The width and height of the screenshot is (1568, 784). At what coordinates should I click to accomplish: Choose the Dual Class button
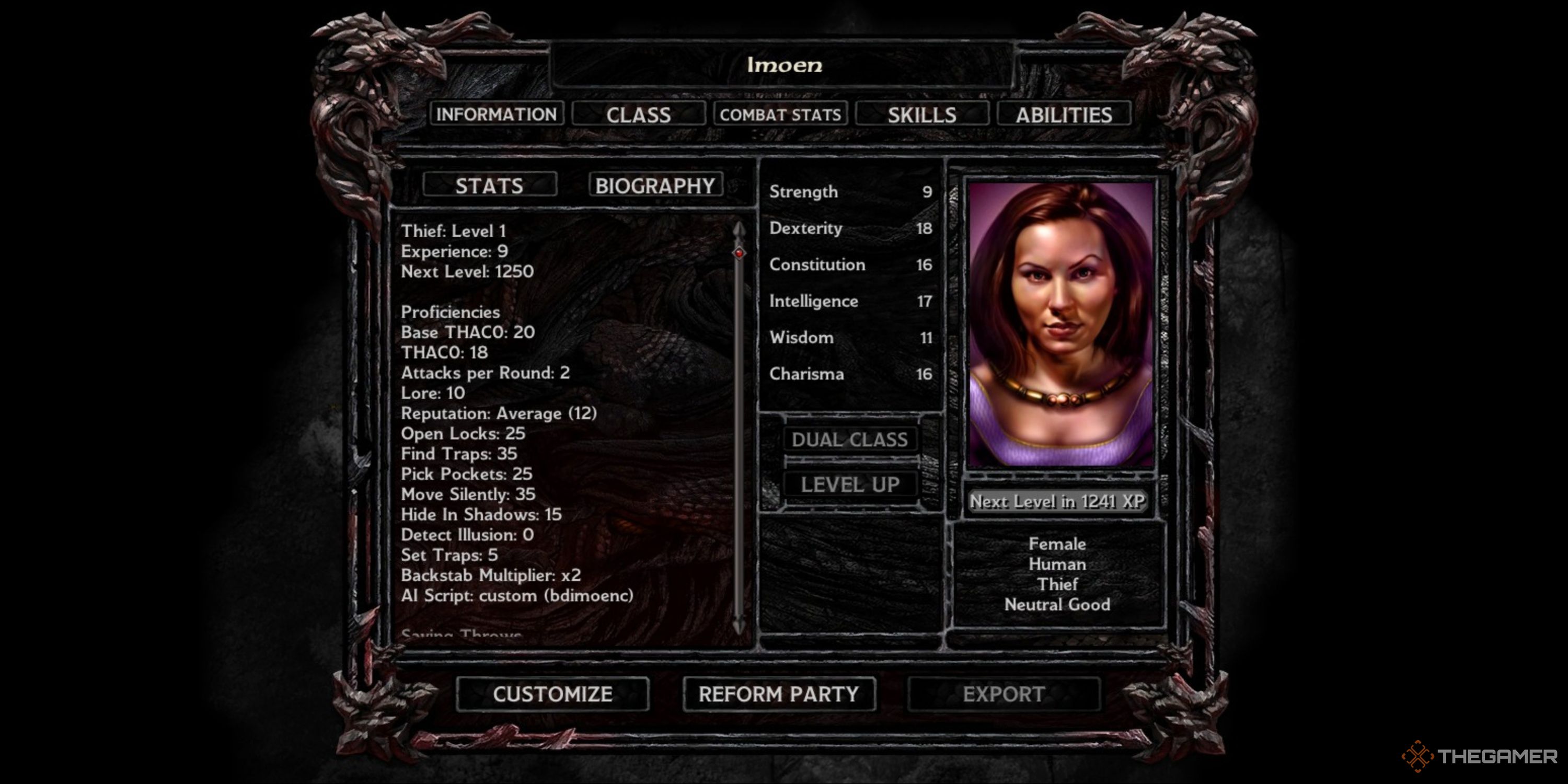click(850, 439)
